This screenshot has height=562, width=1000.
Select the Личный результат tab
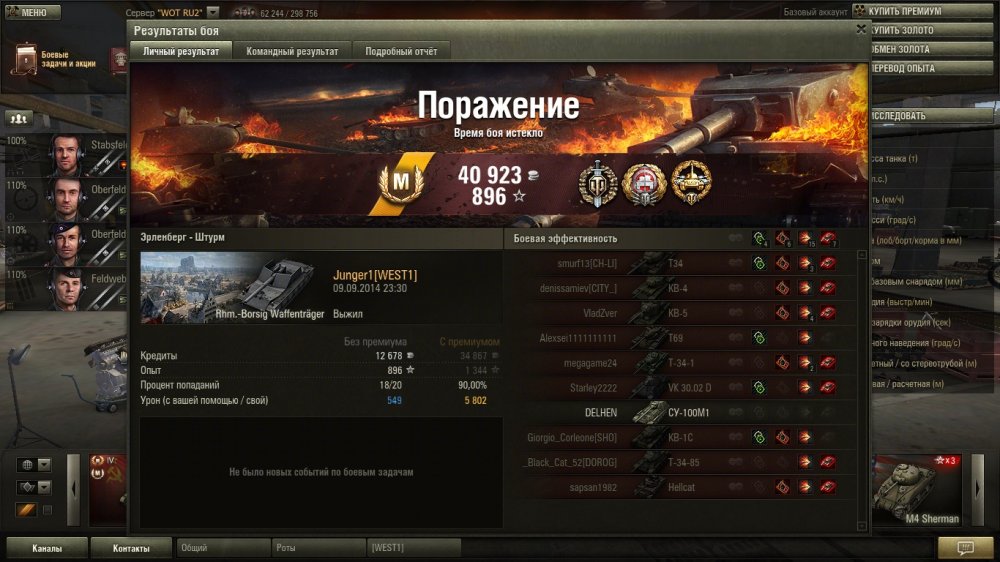pyautogui.click(x=180, y=51)
